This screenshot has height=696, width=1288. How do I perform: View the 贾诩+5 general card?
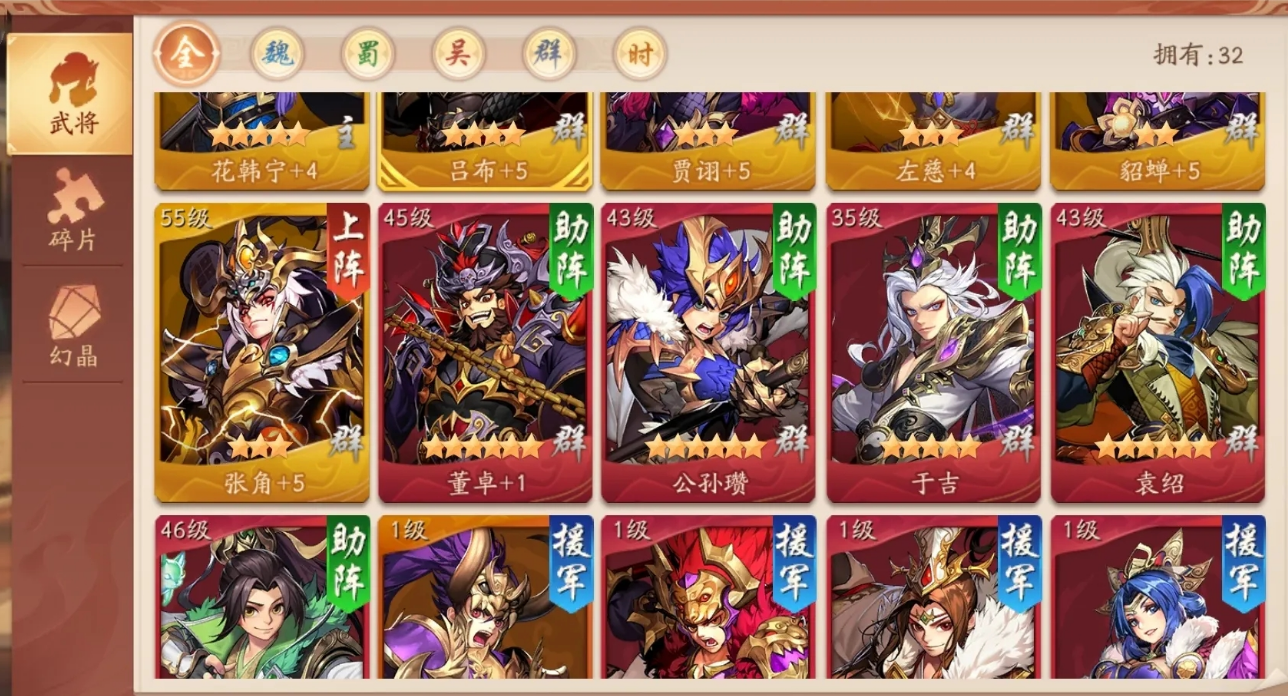(x=708, y=140)
